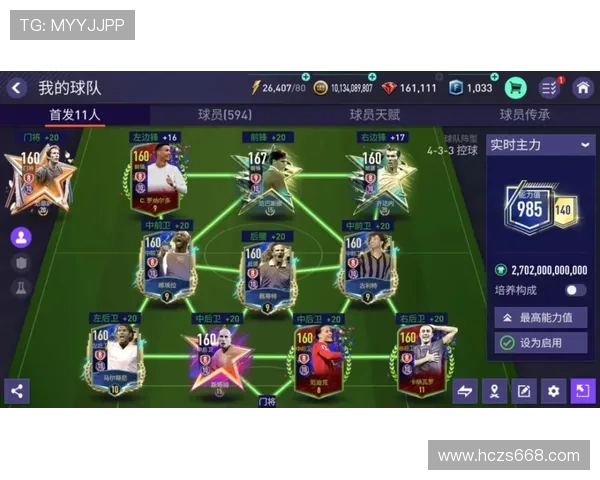Open the green shopping cart store
This screenshot has width=600, height=480.
tap(516, 88)
